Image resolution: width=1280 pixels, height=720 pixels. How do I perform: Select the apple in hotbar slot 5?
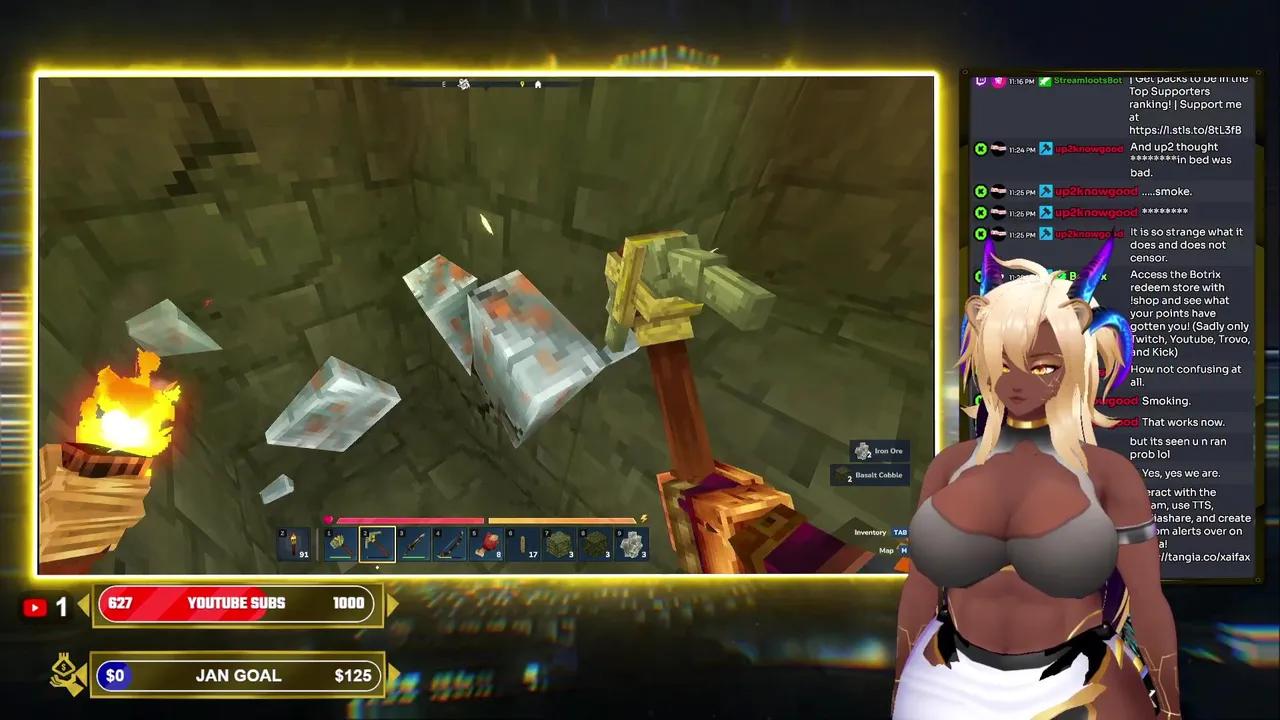coord(488,544)
